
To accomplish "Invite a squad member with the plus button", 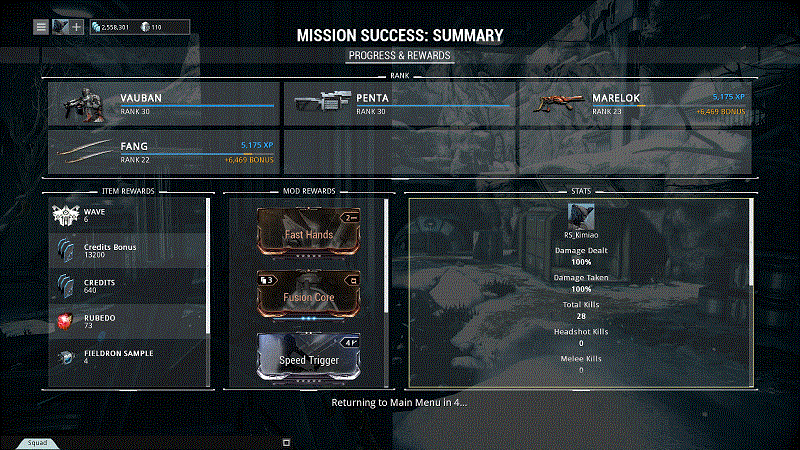I will (x=77, y=26).
